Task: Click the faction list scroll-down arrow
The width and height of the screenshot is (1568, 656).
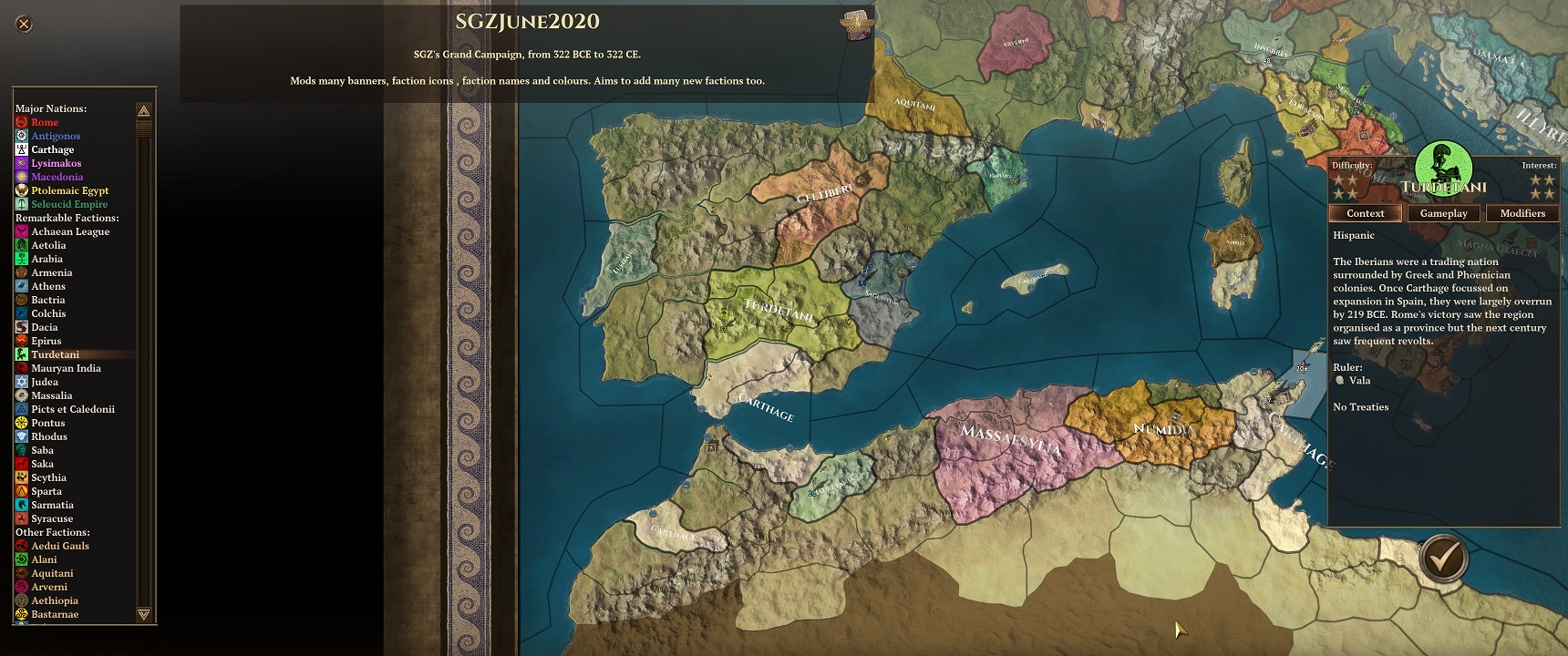Action: pos(143,614)
